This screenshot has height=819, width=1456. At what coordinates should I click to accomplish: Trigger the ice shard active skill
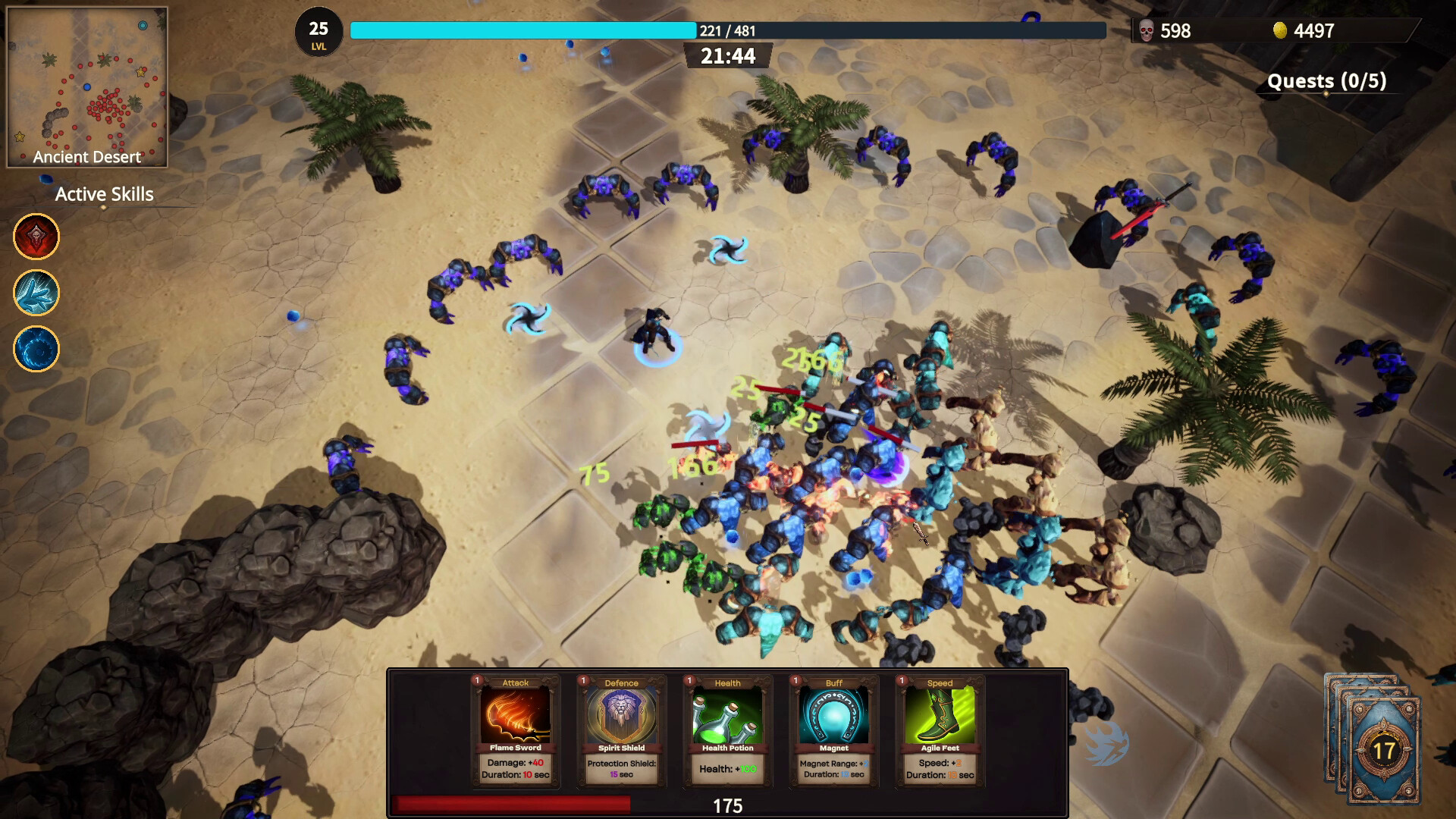(36, 293)
